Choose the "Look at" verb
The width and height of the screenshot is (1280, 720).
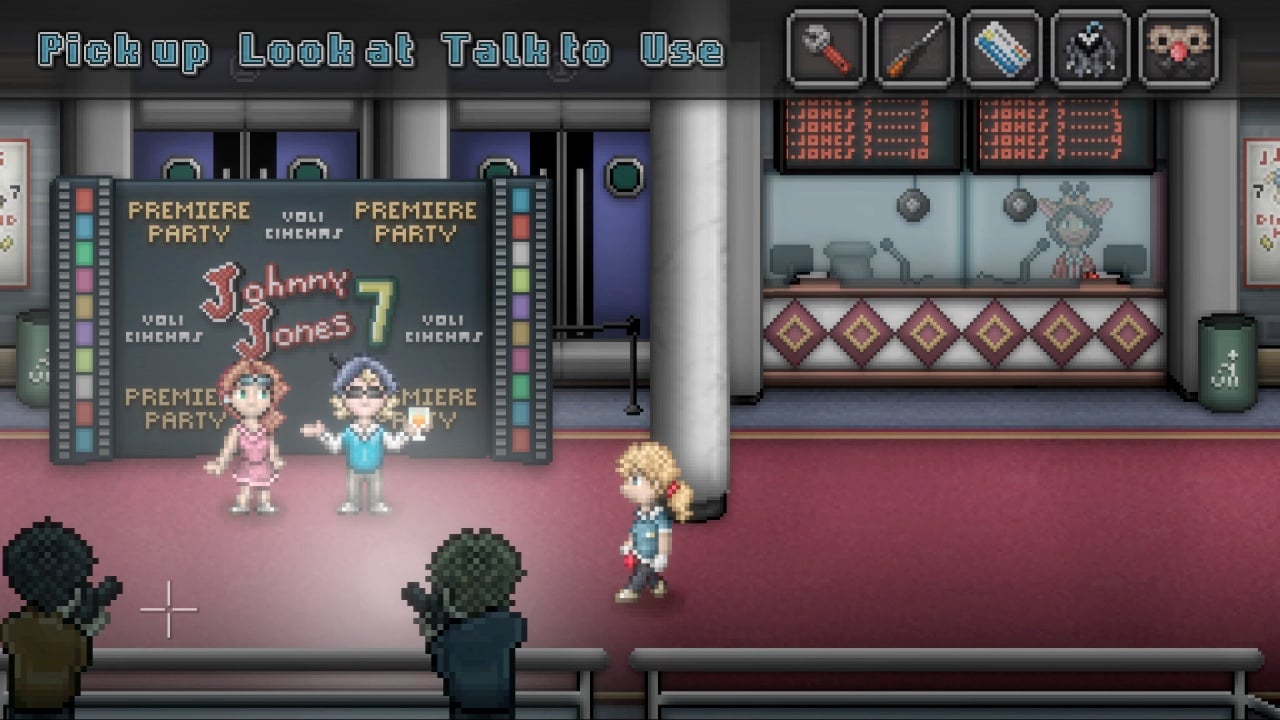(x=326, y=50)
